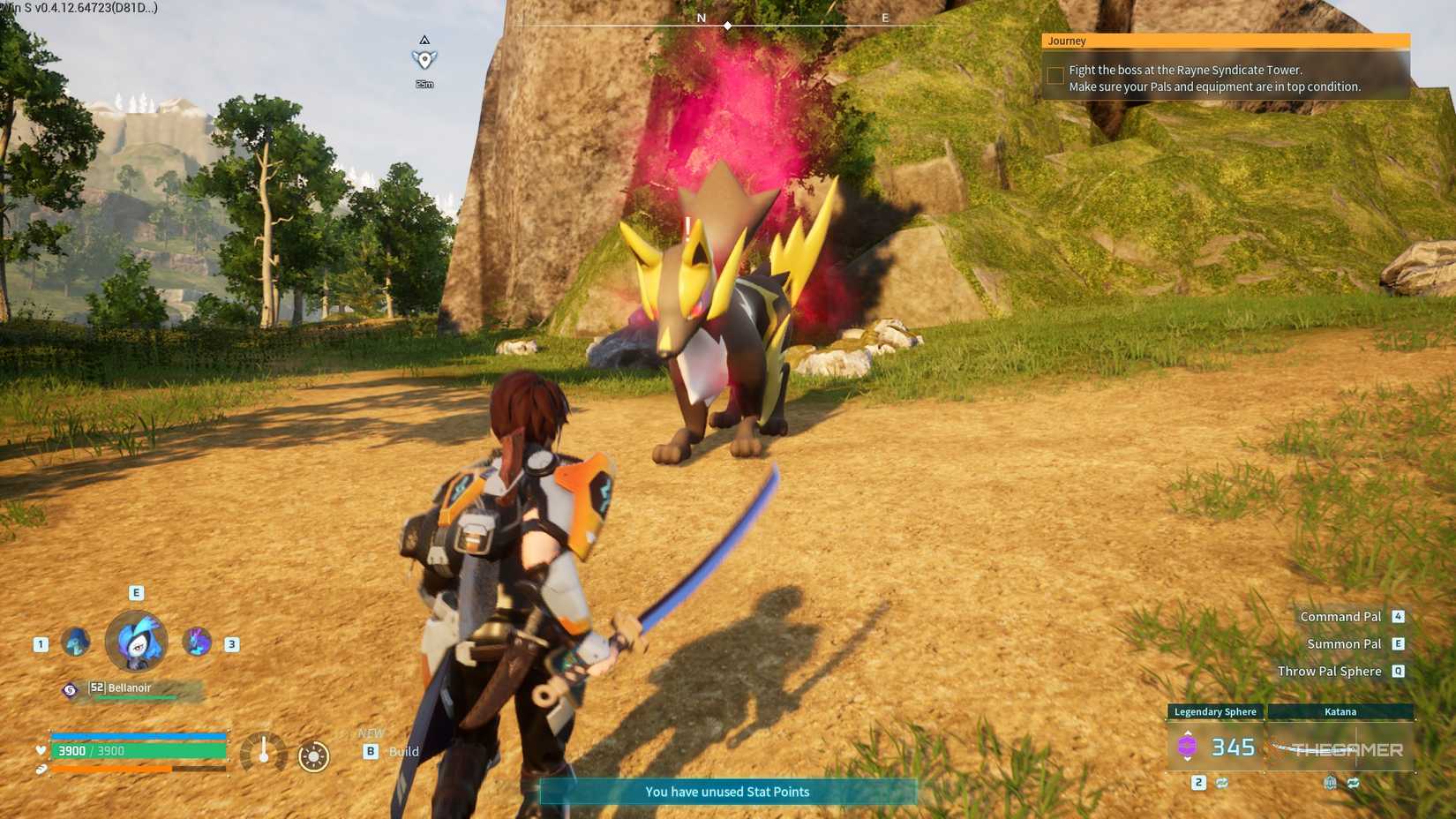Screen dimensions: 1456x819
Task: Tick the Journey objective checkbox
Action: coord(1054,76)
